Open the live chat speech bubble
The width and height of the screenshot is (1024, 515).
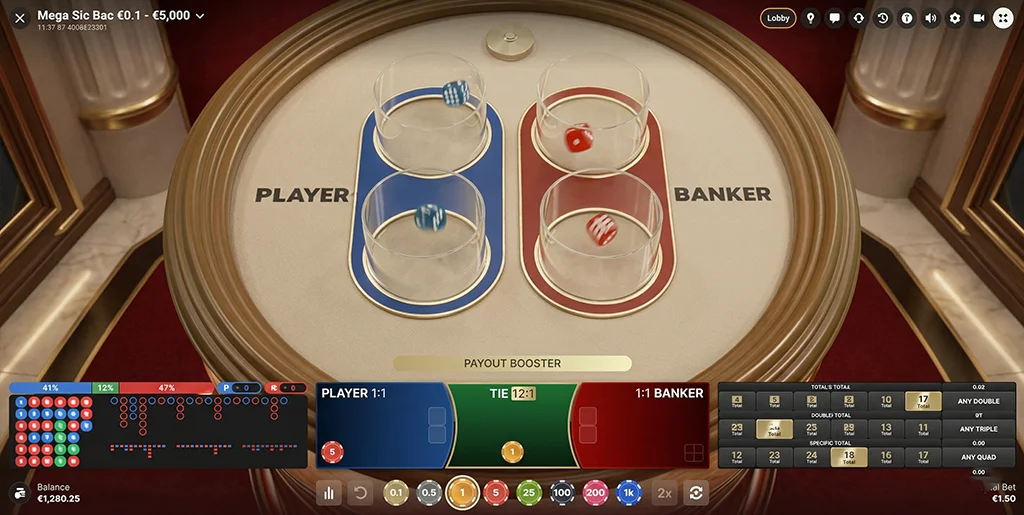835,18
